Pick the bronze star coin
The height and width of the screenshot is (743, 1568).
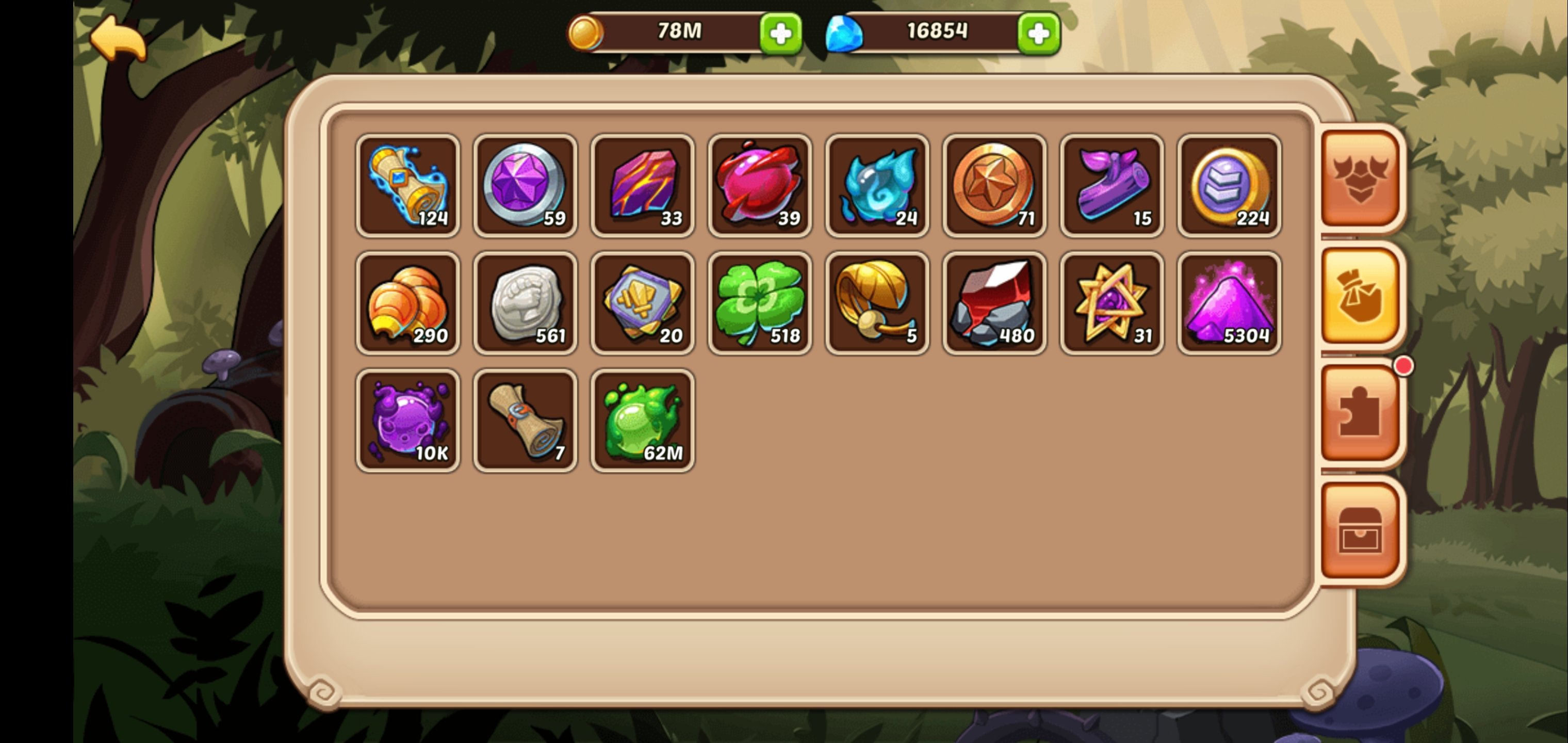994,186
